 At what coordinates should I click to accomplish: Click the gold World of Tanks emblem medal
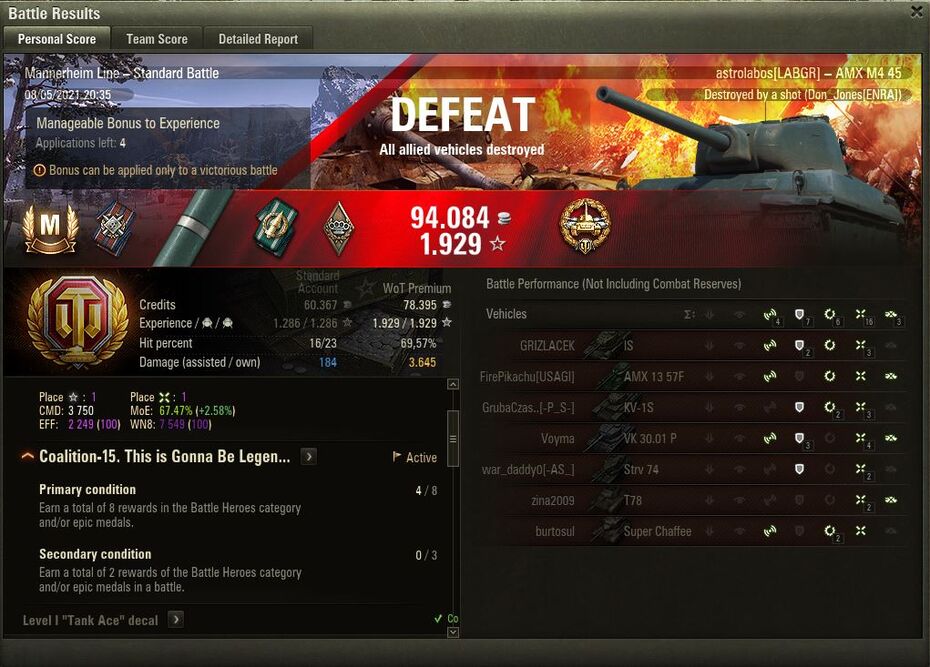pyautogui.click(x=586, y=225)
